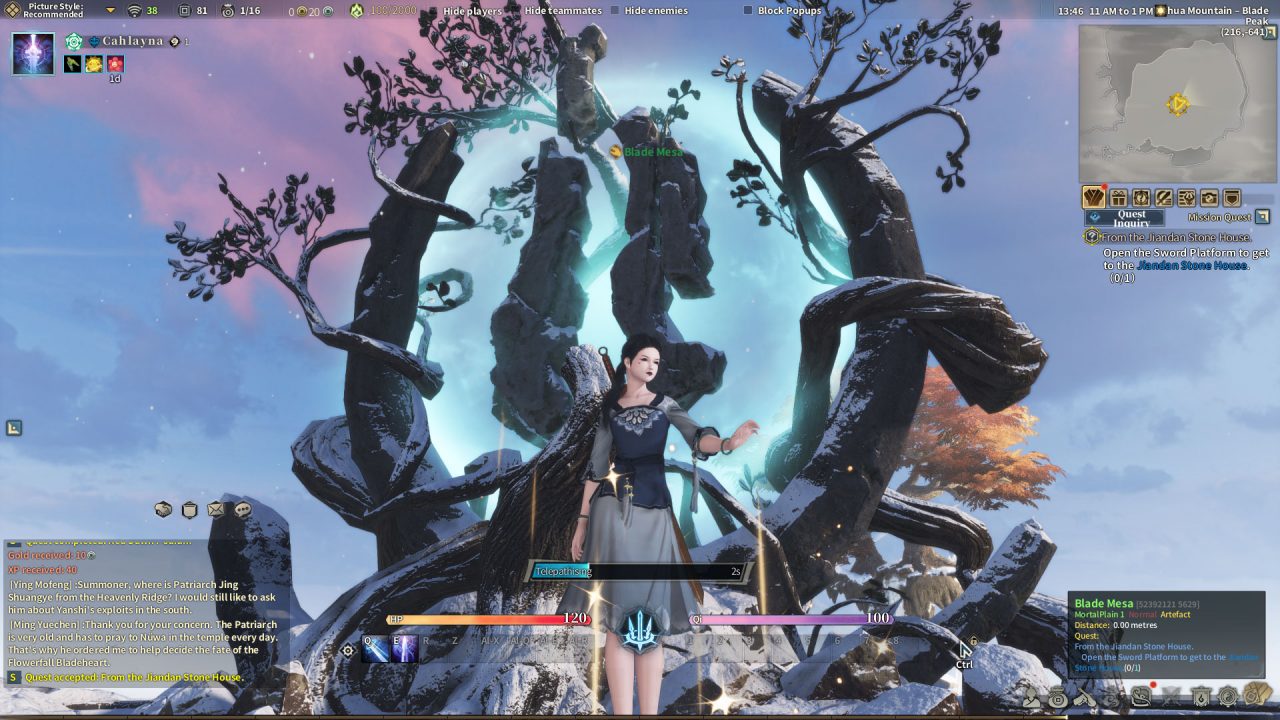Open the gift rewards icon under the minimap

pyautogui.click(x=1118, y=197)
